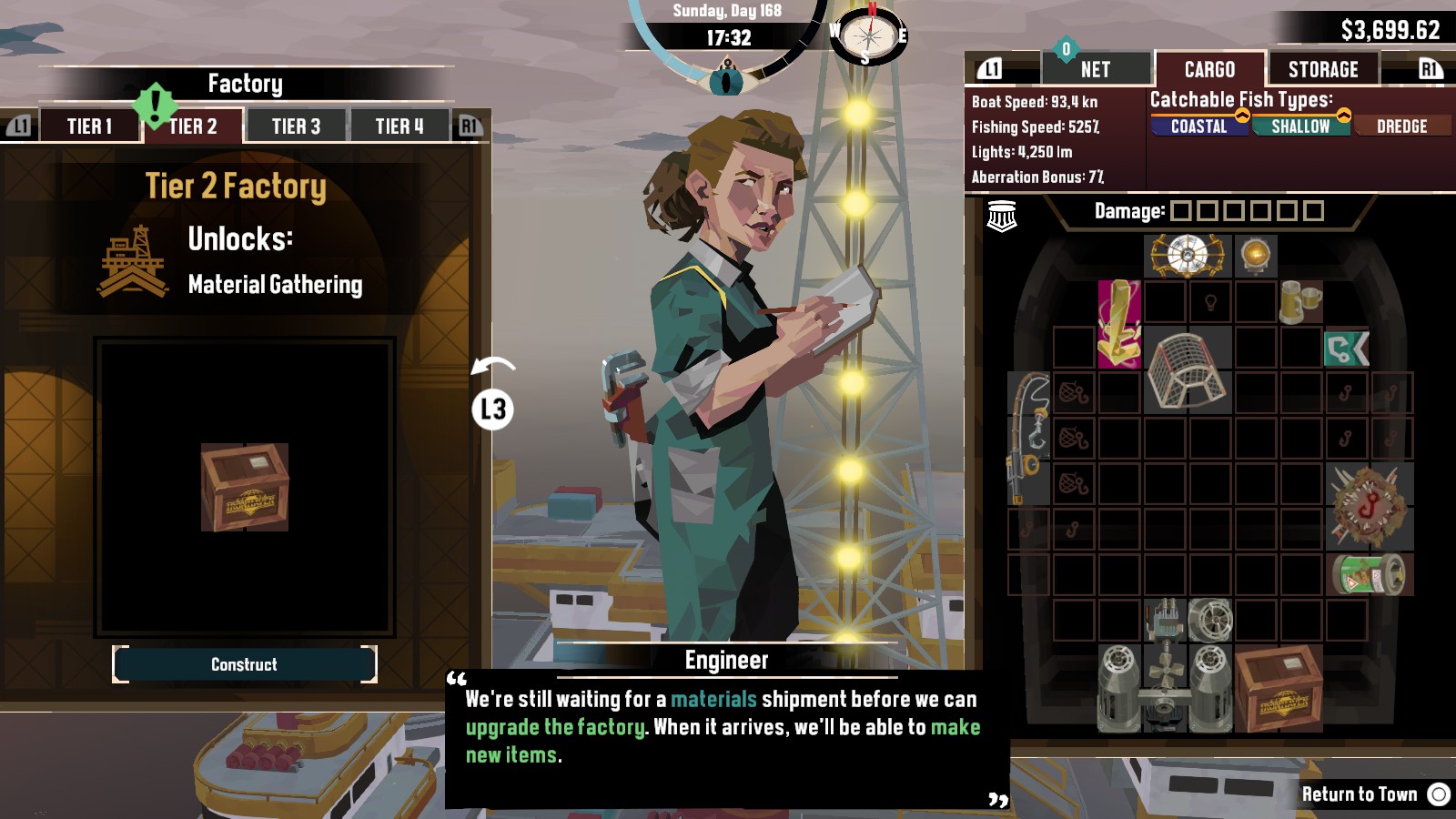
Task: Open the Tier 3 factory tab
Action: point(296,126)
